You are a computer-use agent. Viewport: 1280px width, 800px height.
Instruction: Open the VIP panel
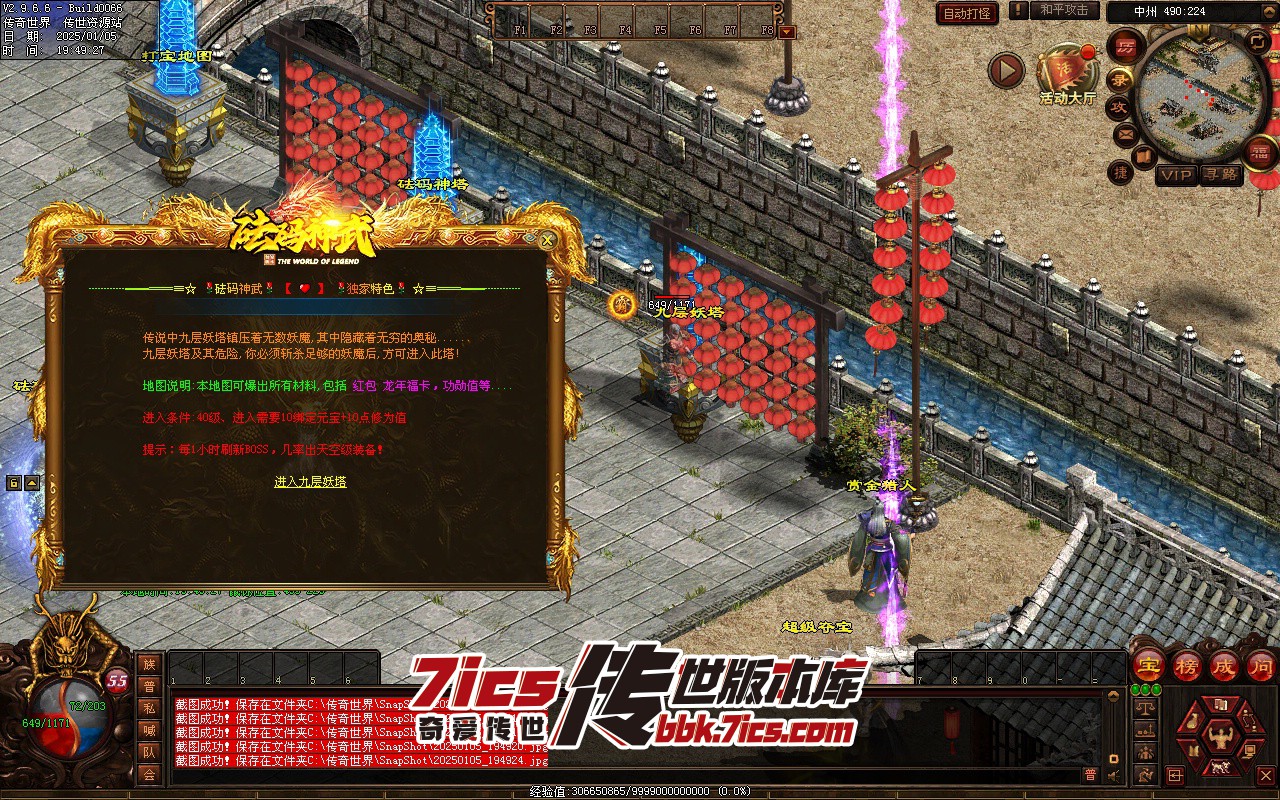point(1176,175)
